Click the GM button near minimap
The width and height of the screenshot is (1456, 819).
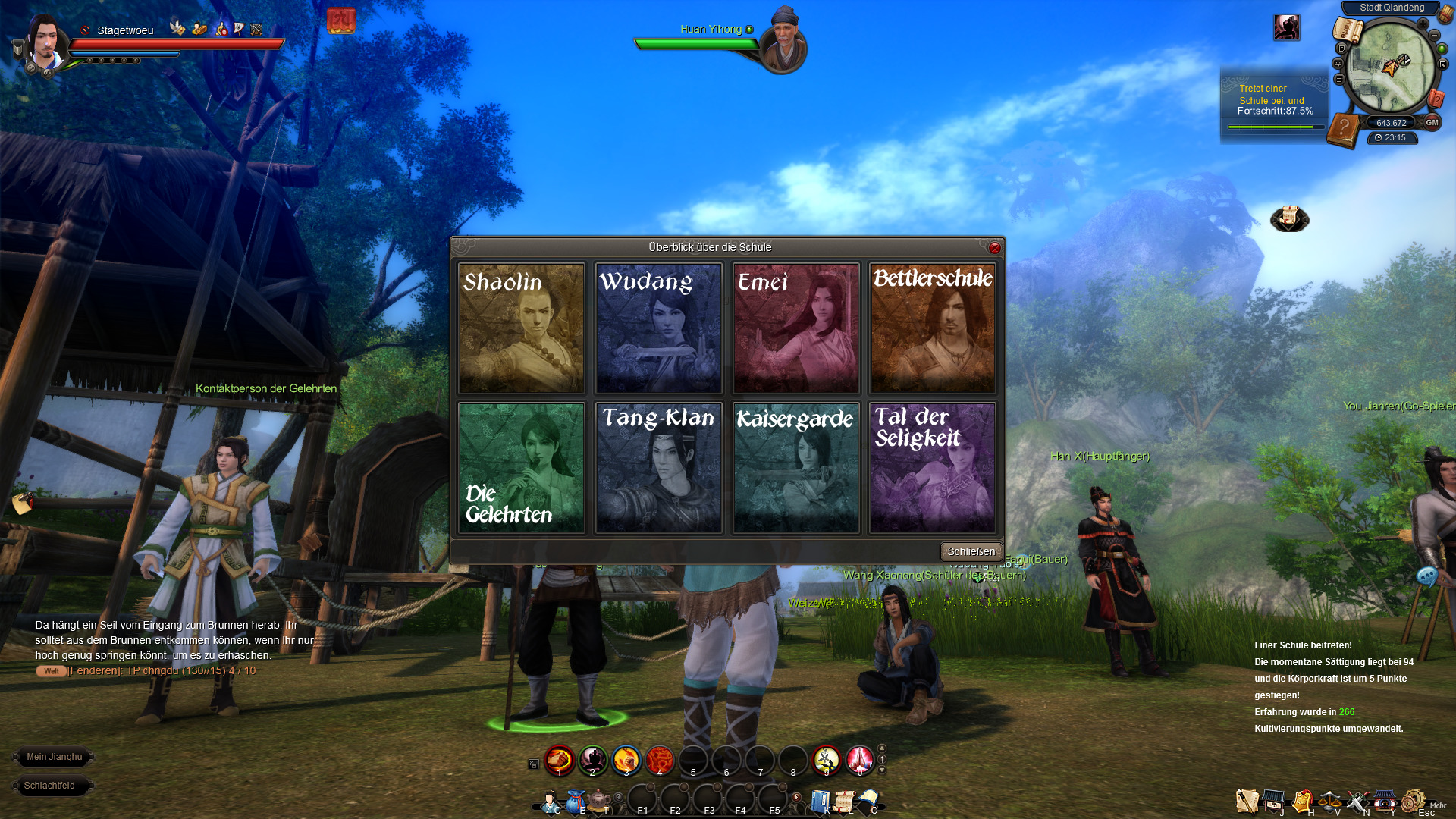click(1432, 122)
